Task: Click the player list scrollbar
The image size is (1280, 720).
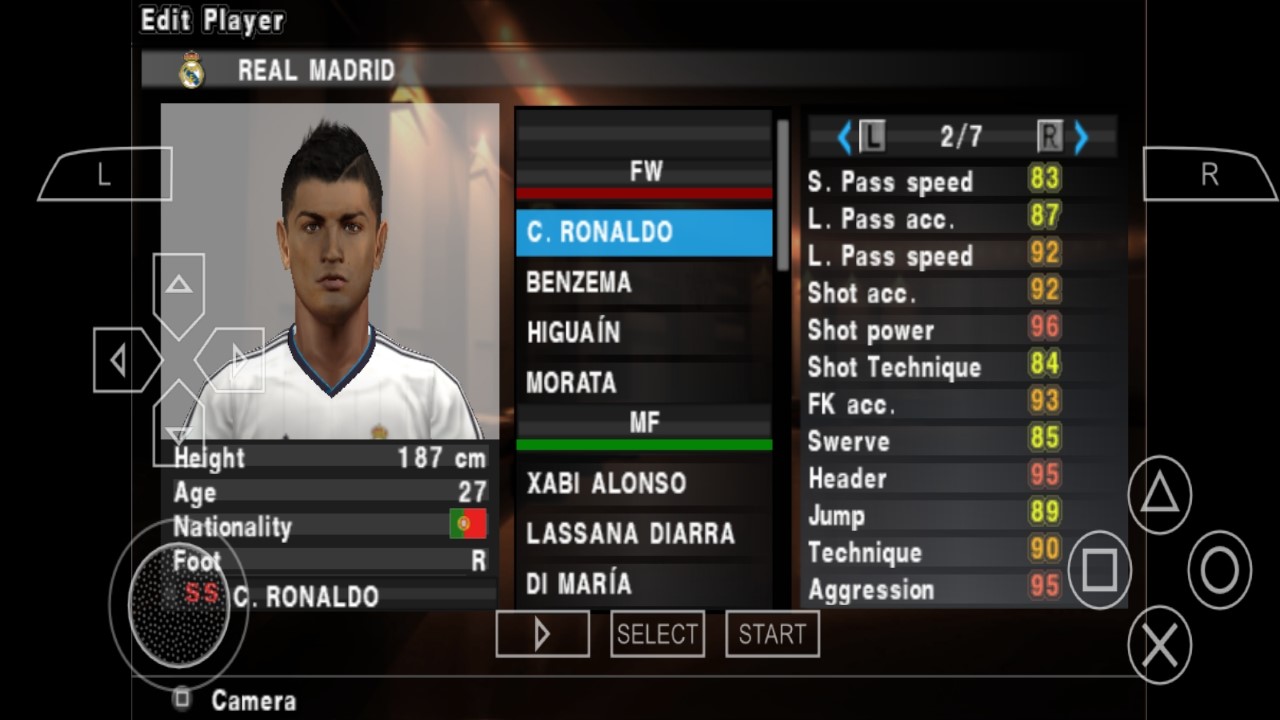Action: pyautogui.click(x=782, y=195)
